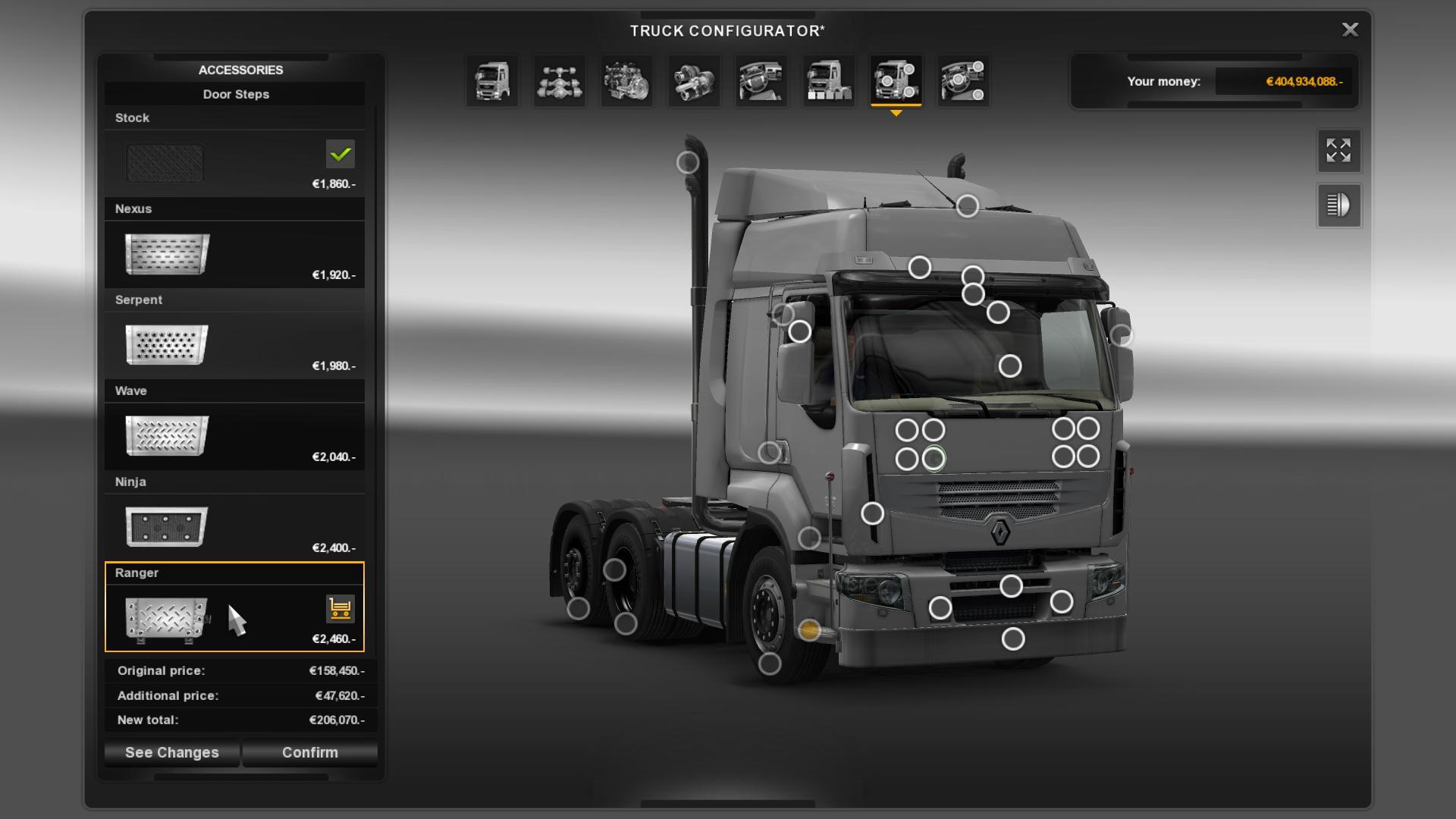Click the highlighted yellow door step node

(x=809, y=629)
